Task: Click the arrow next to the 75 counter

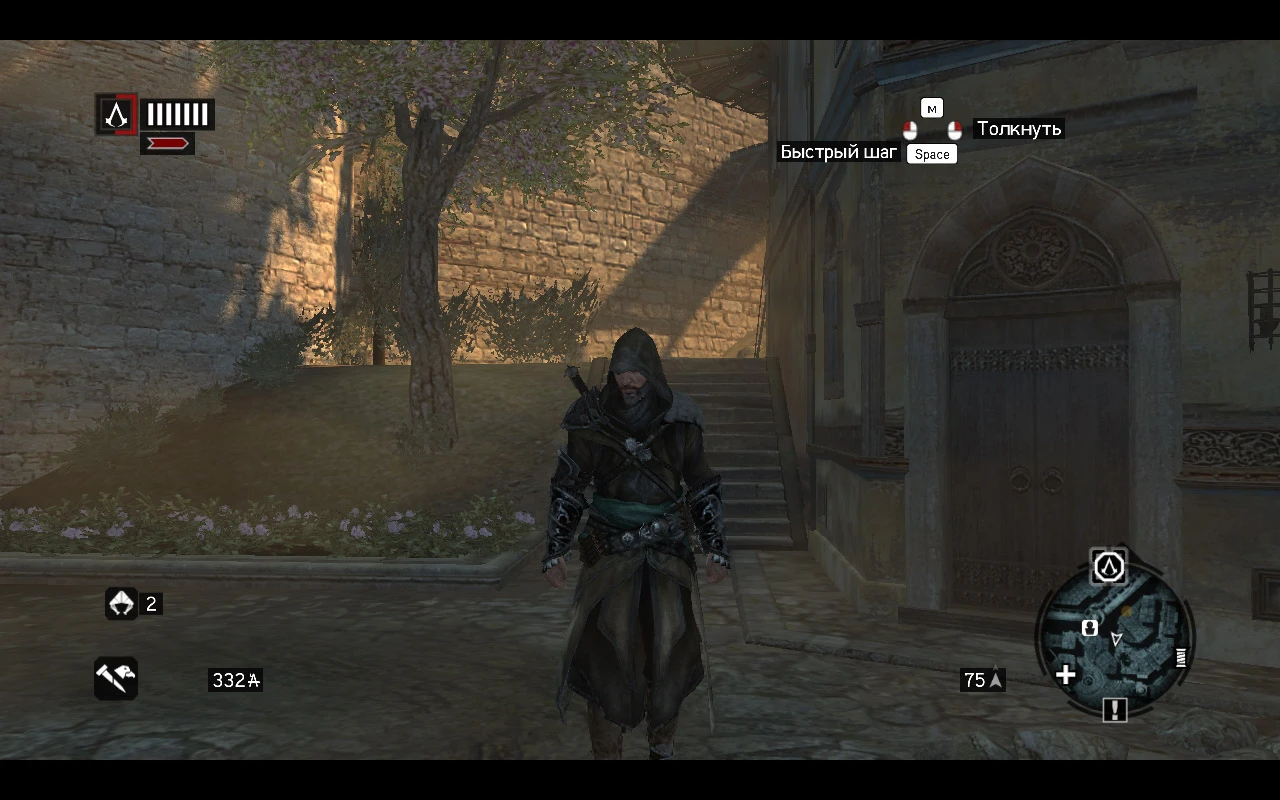Action: click(x=994, y=678)
